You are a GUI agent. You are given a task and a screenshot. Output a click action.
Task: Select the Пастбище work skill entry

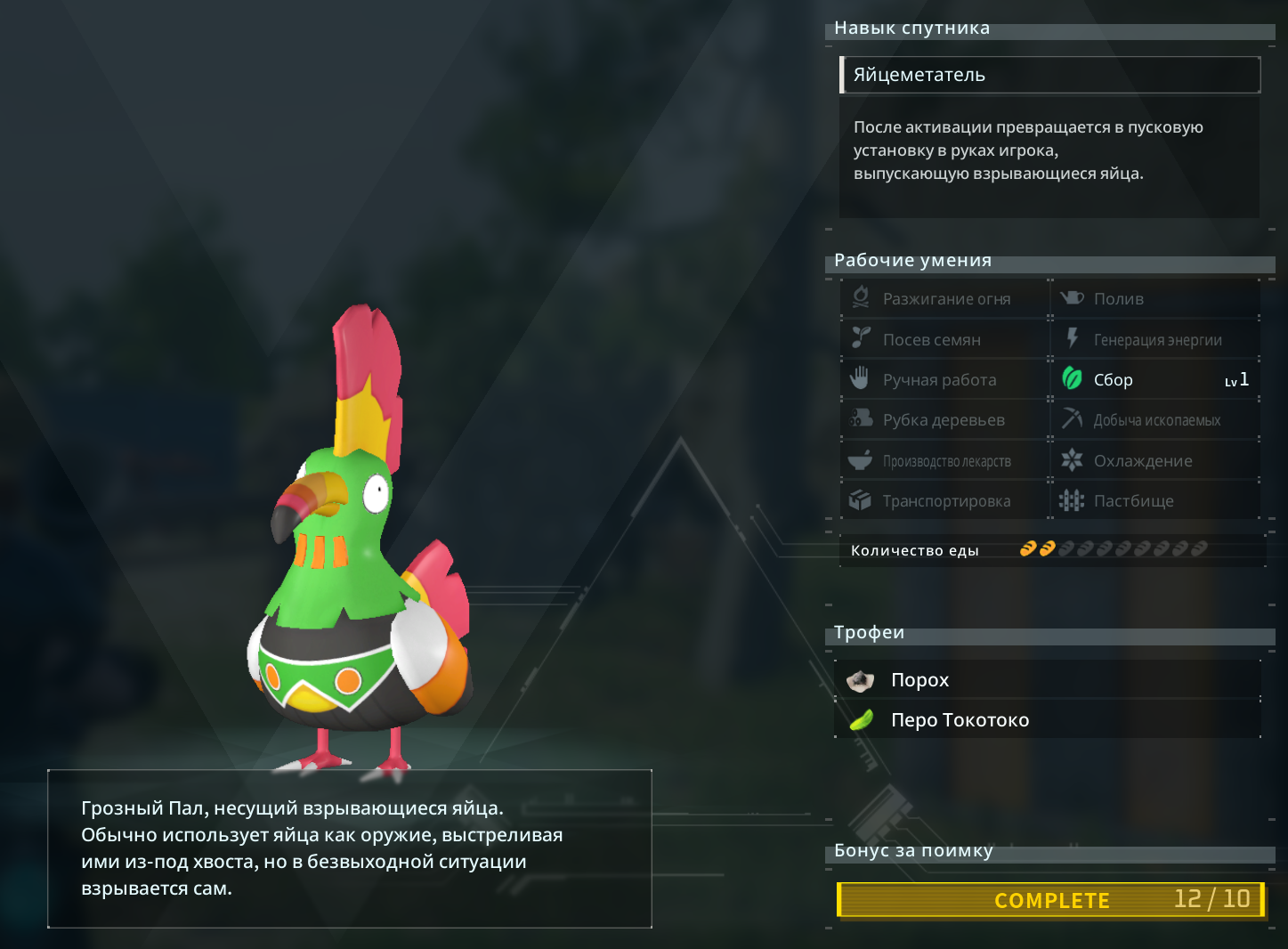coord(1154,501)
